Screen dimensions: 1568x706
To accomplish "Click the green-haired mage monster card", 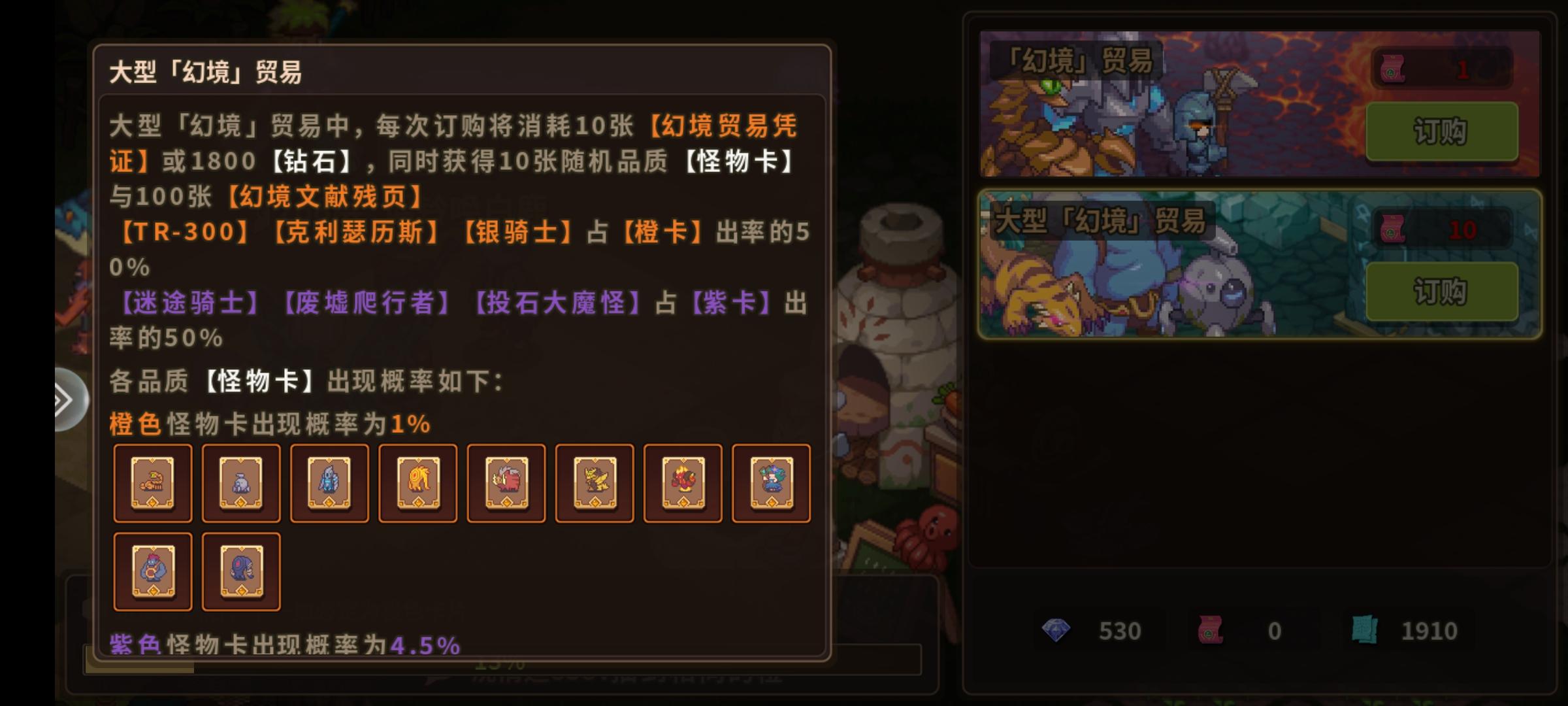I will click(771, 483).
